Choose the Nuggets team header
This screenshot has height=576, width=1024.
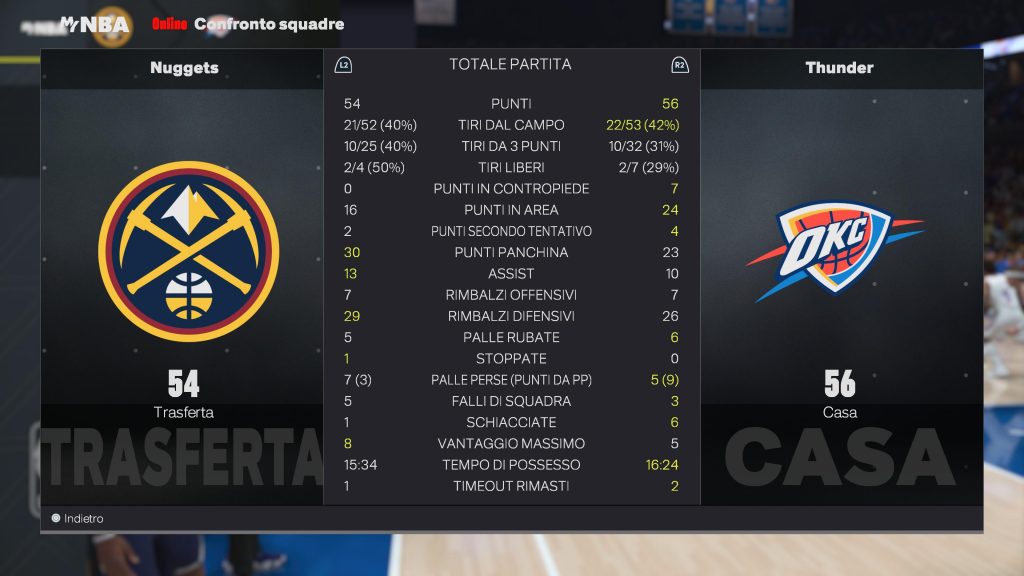pos(184,68)
